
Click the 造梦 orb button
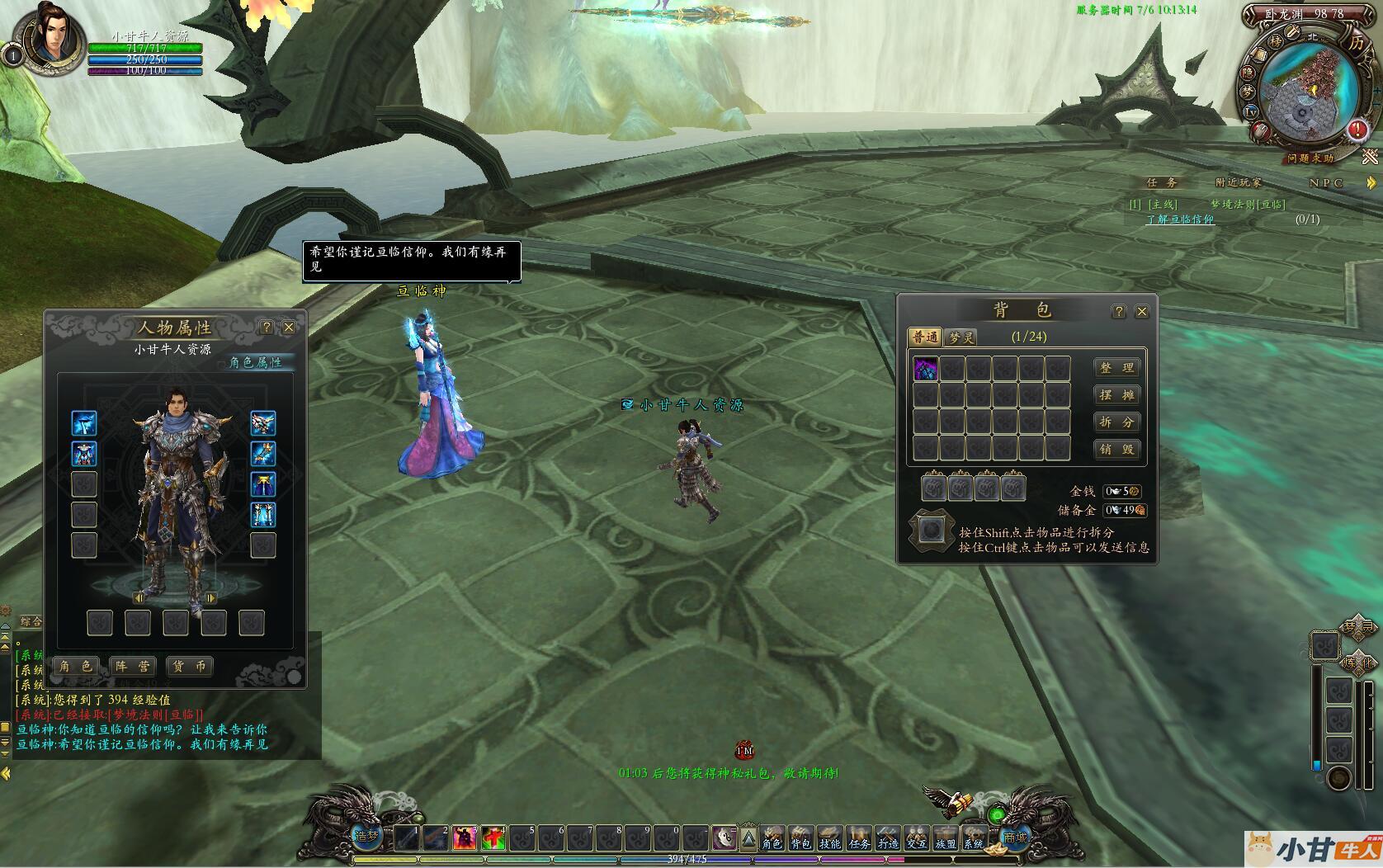click(367, 834)
